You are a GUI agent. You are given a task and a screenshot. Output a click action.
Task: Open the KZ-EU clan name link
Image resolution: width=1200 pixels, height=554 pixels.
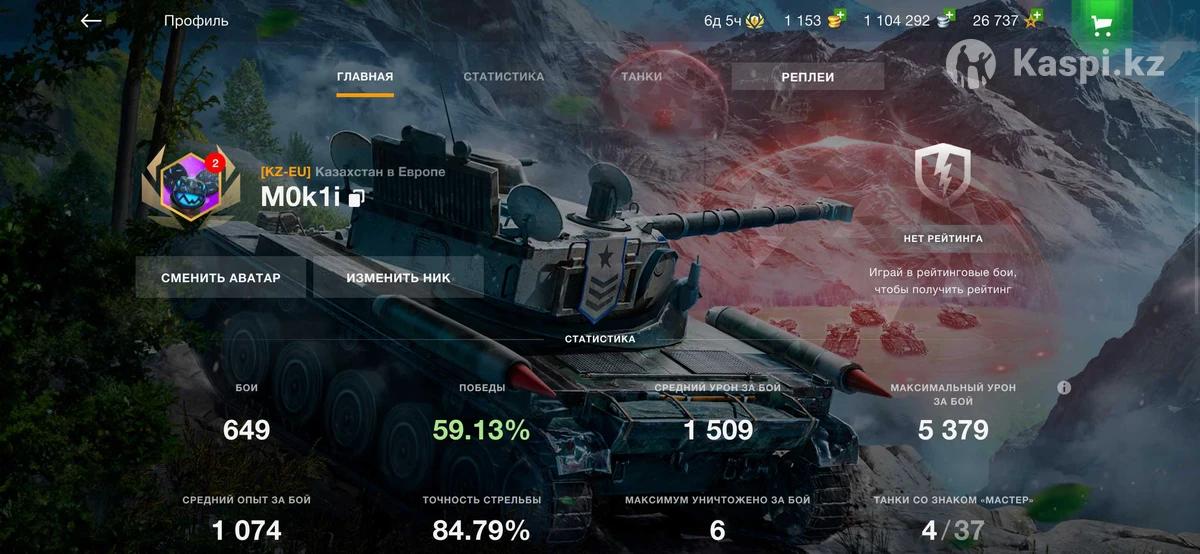pos(353,171)
